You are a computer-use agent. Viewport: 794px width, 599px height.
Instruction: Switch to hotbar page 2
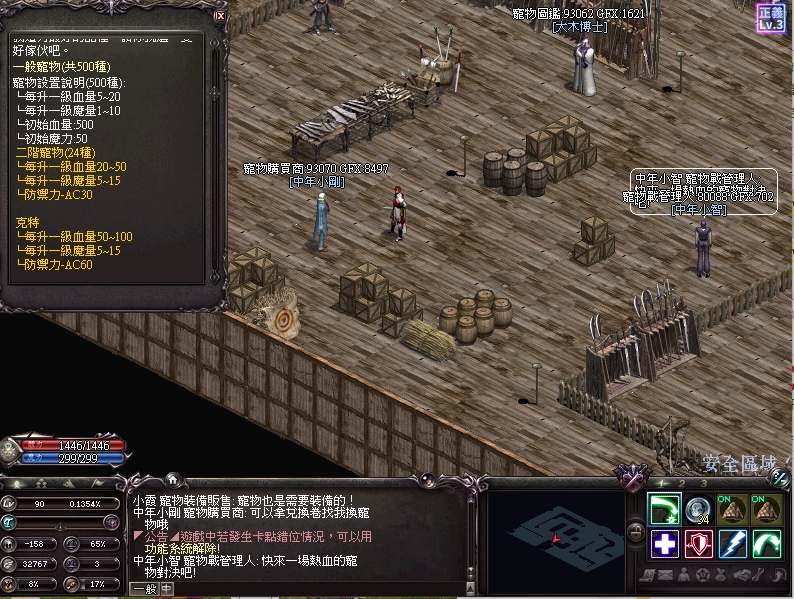coord(682,483)
